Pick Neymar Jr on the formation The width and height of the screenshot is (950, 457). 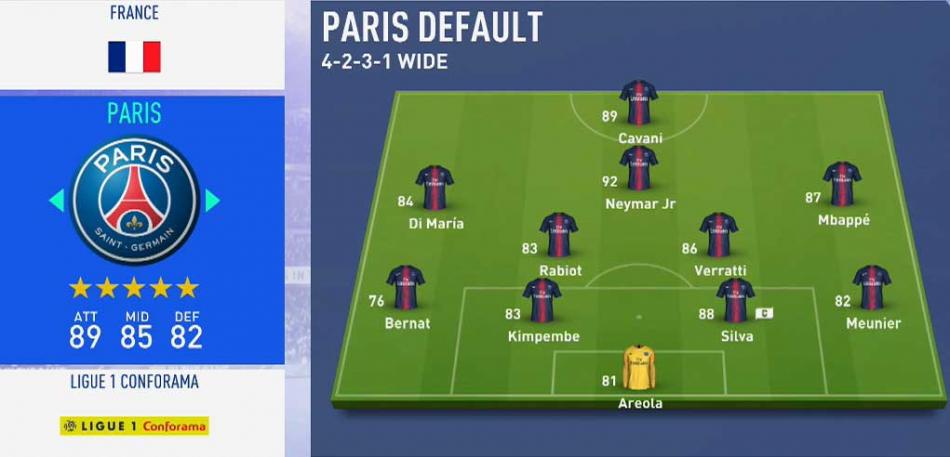click(x=638, y=169)
